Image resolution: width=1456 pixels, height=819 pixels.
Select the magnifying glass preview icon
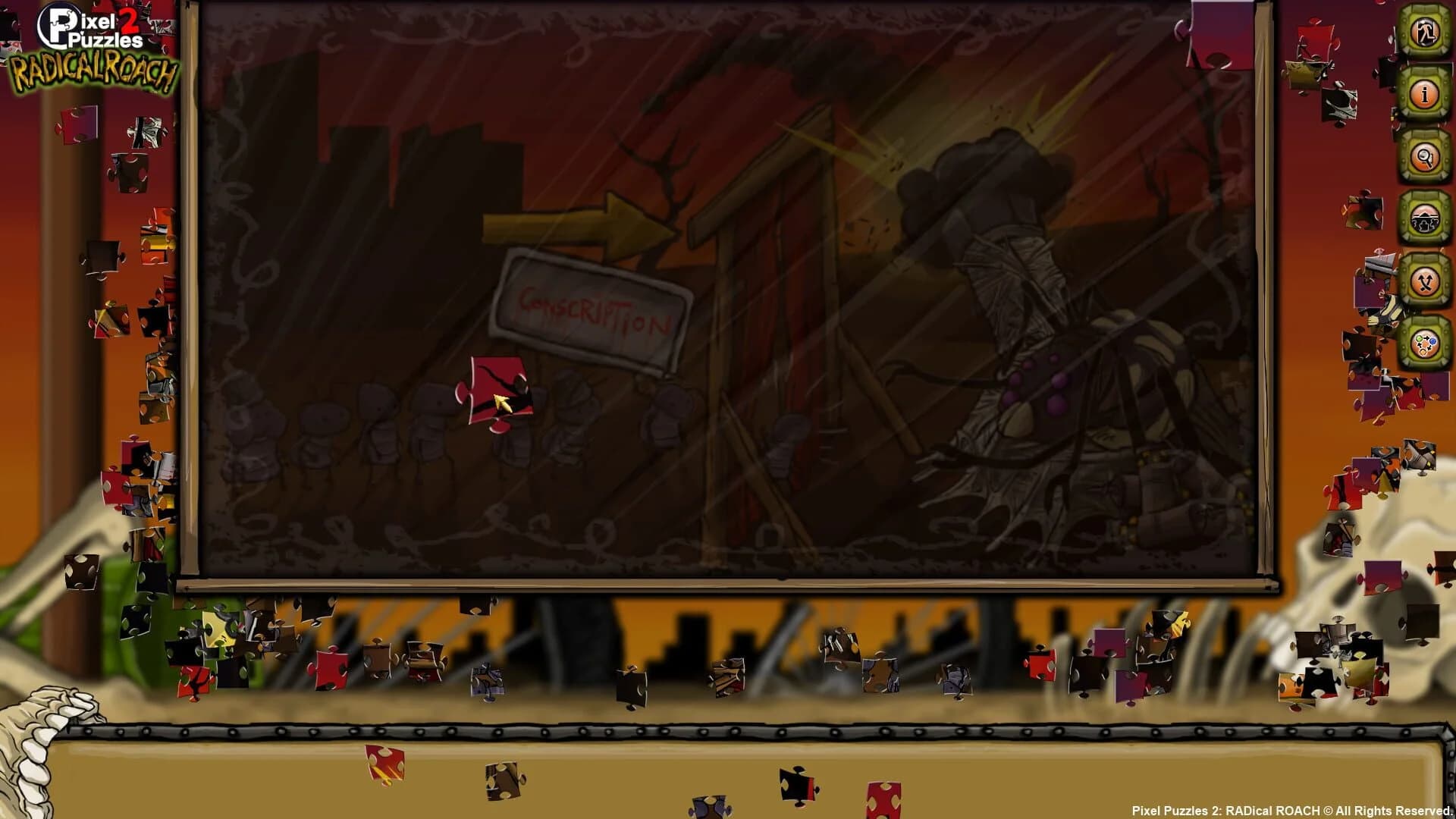pyautogui.click(x=1424, y=155)
